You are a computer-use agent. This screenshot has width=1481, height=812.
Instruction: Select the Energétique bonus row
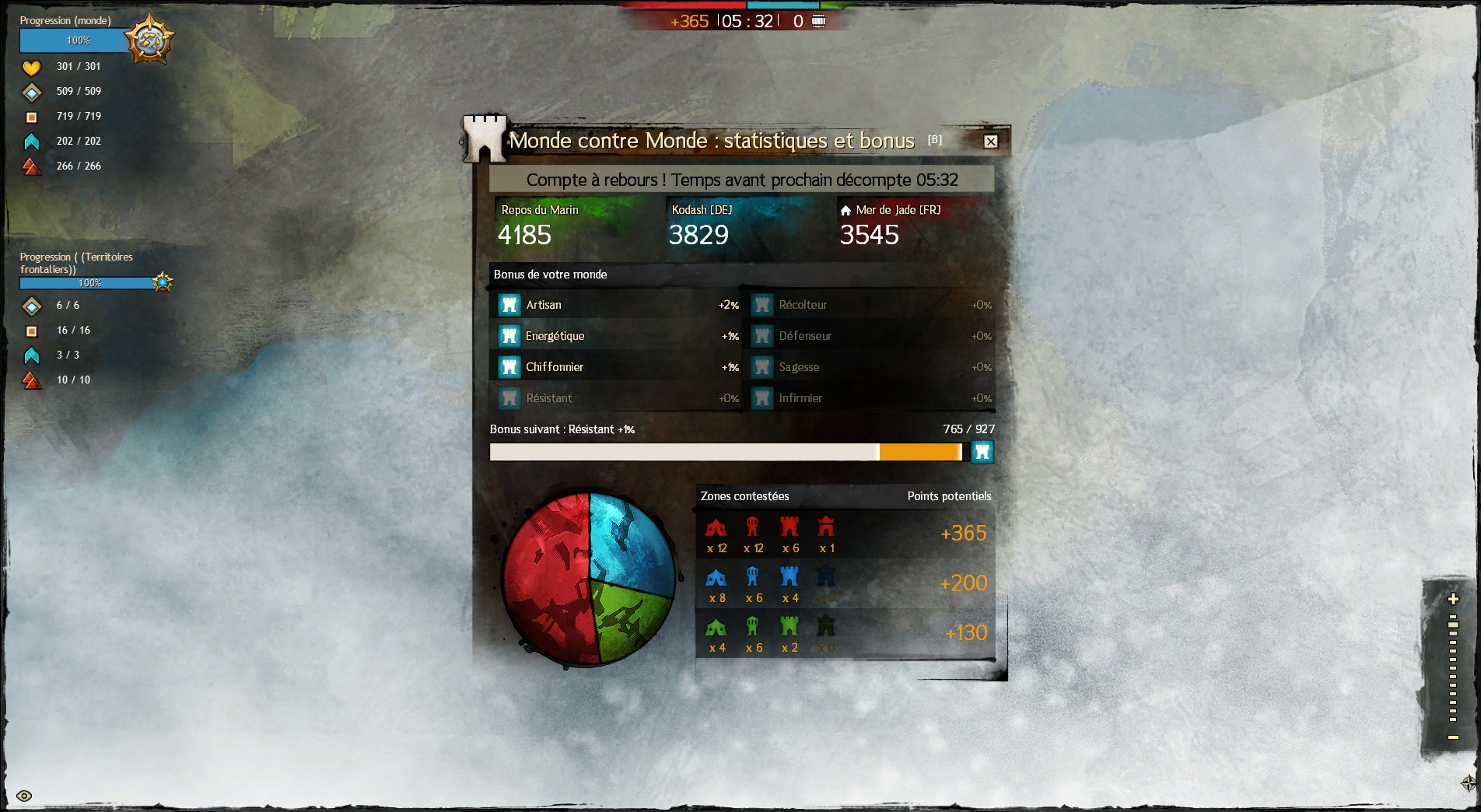(616, 336)
